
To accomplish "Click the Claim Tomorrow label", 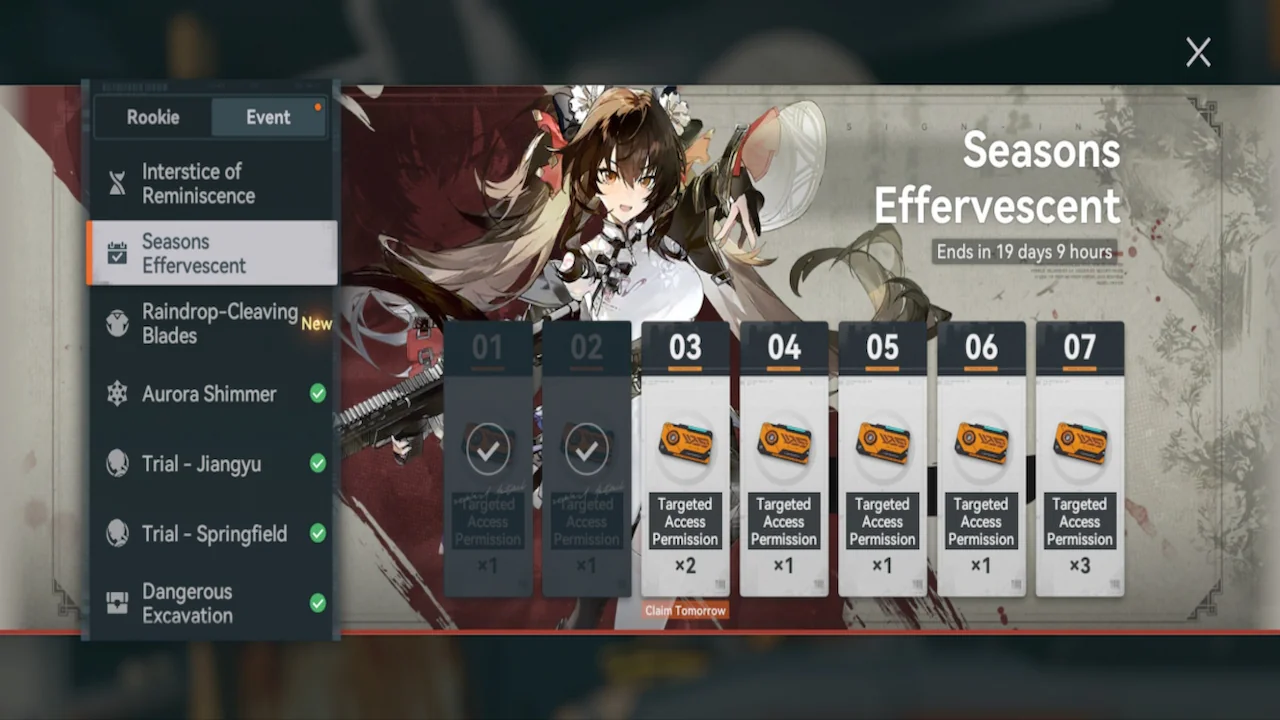I will pyautogui.click(x=685, y=610).
